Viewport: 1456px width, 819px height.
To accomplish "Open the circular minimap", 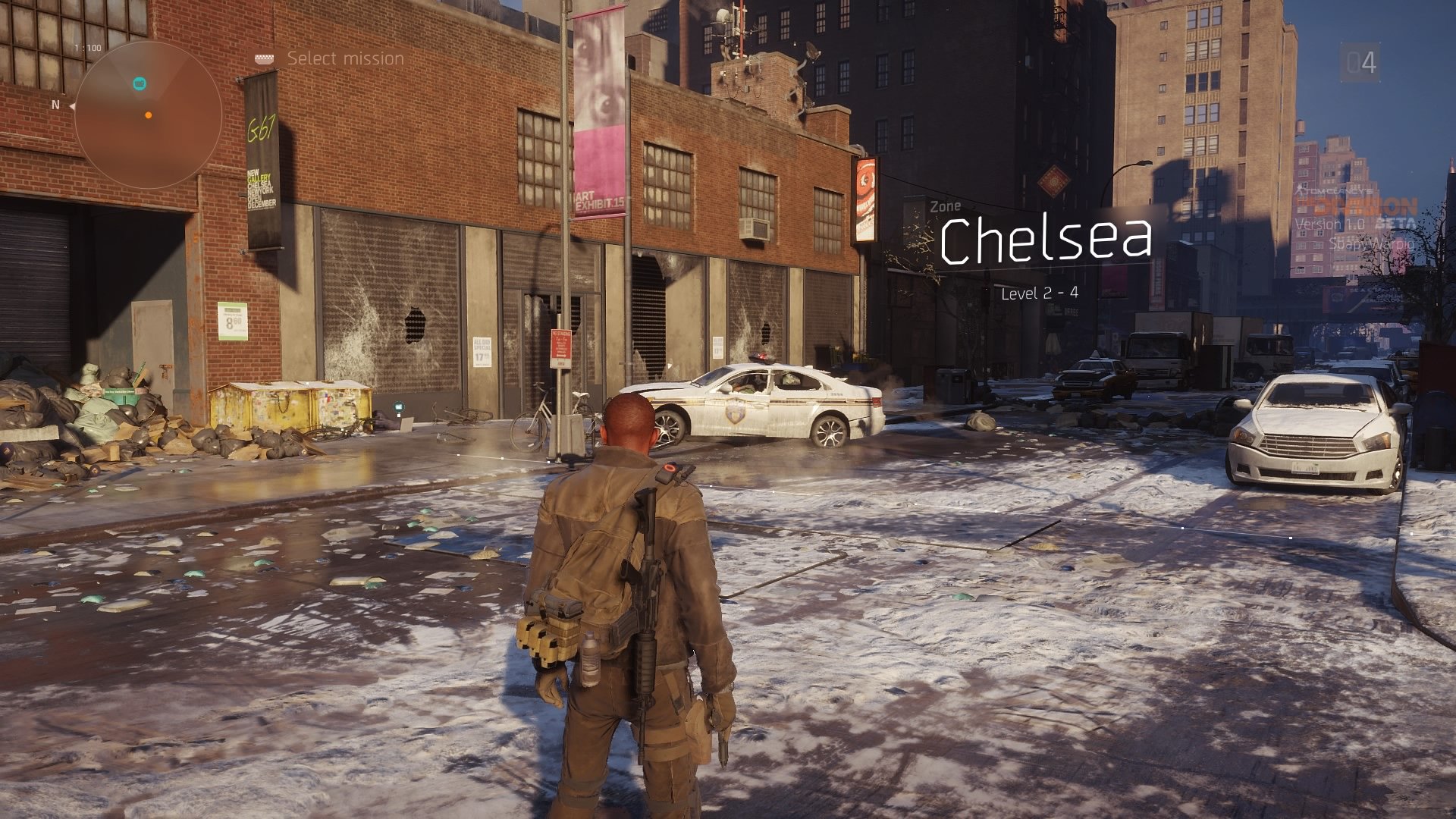I will tap(148, 114).
